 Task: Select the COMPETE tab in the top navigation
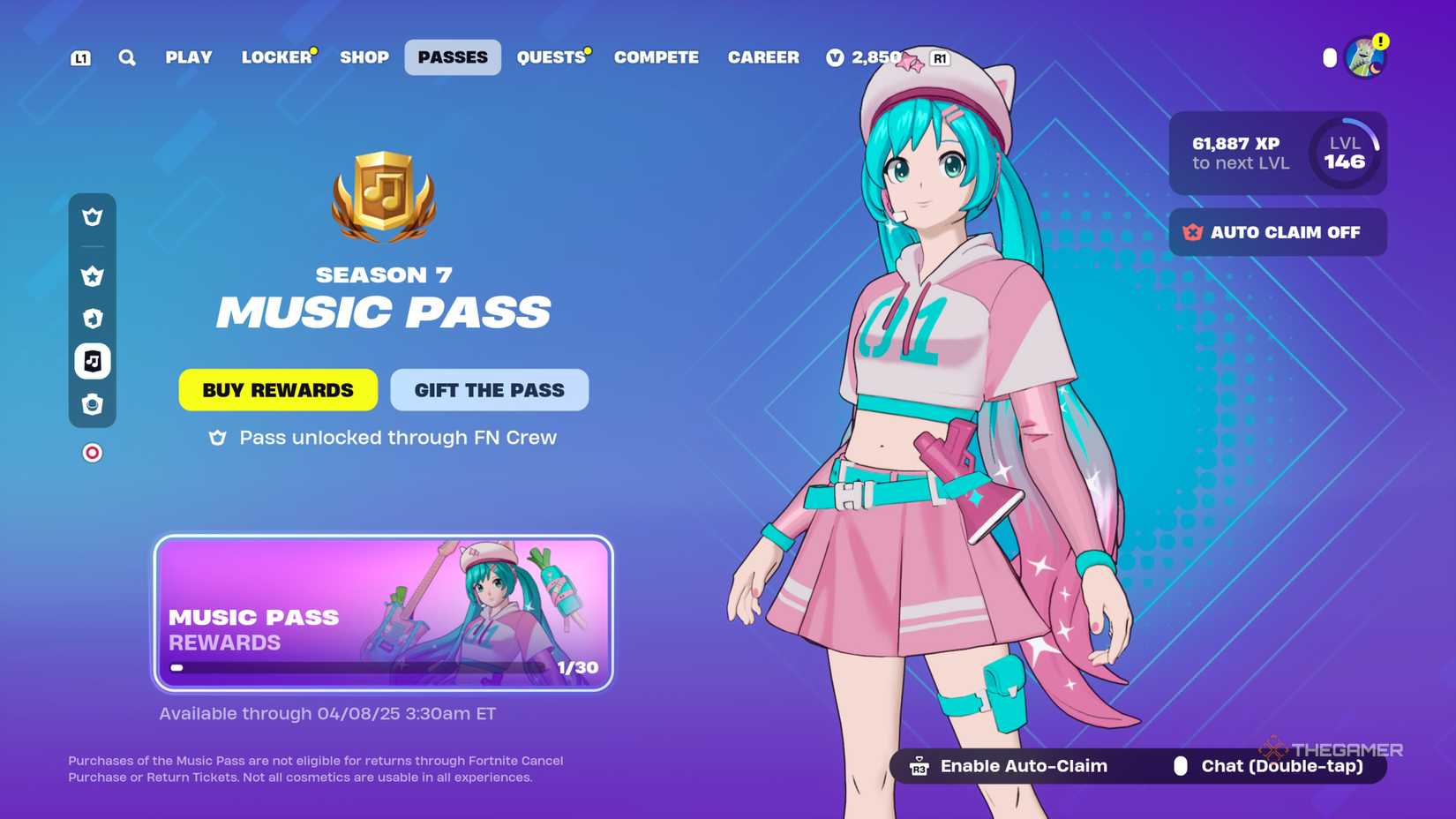(656, 57)
